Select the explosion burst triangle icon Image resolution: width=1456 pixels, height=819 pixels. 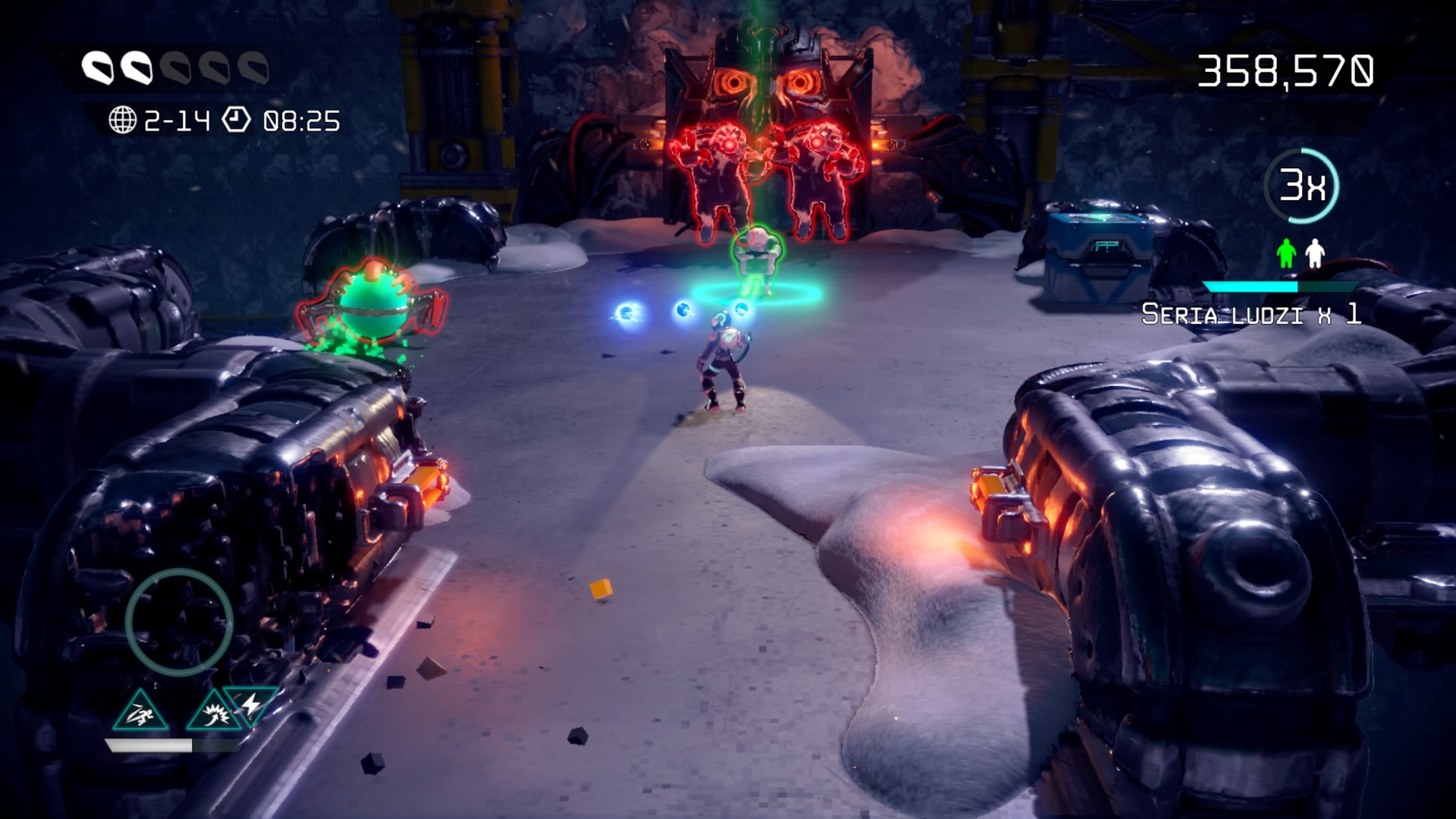click(213, 712)
